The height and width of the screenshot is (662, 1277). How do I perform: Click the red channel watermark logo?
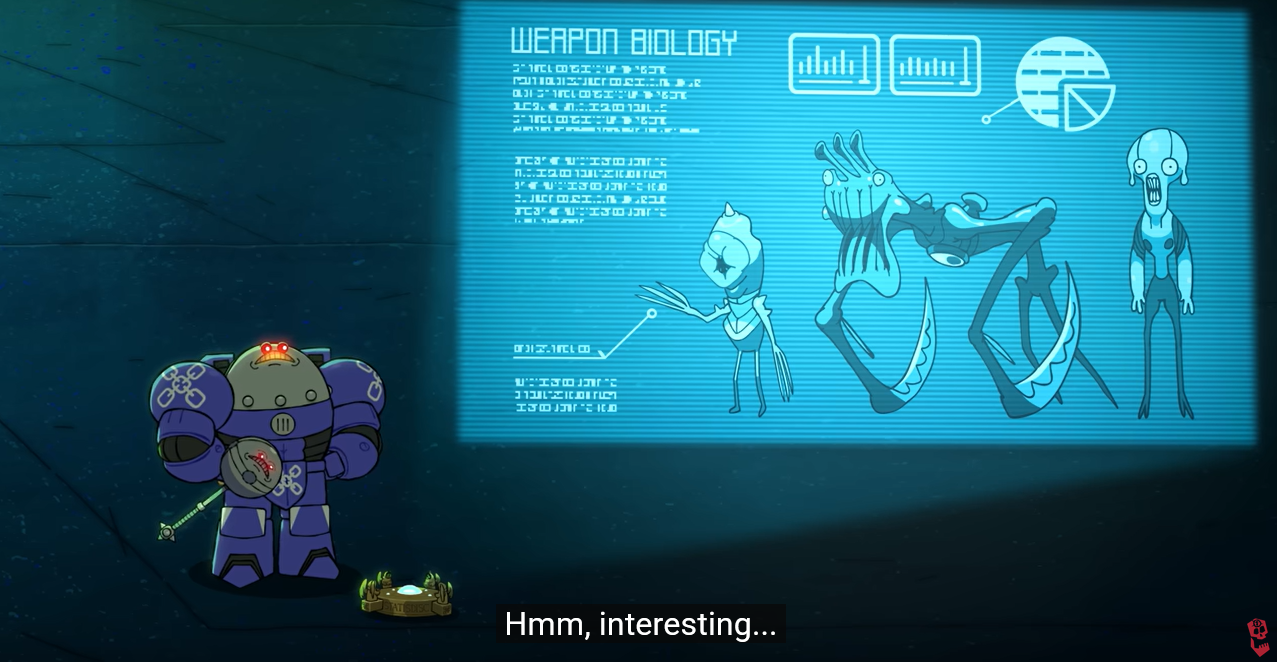click(x=1257, y=637)
